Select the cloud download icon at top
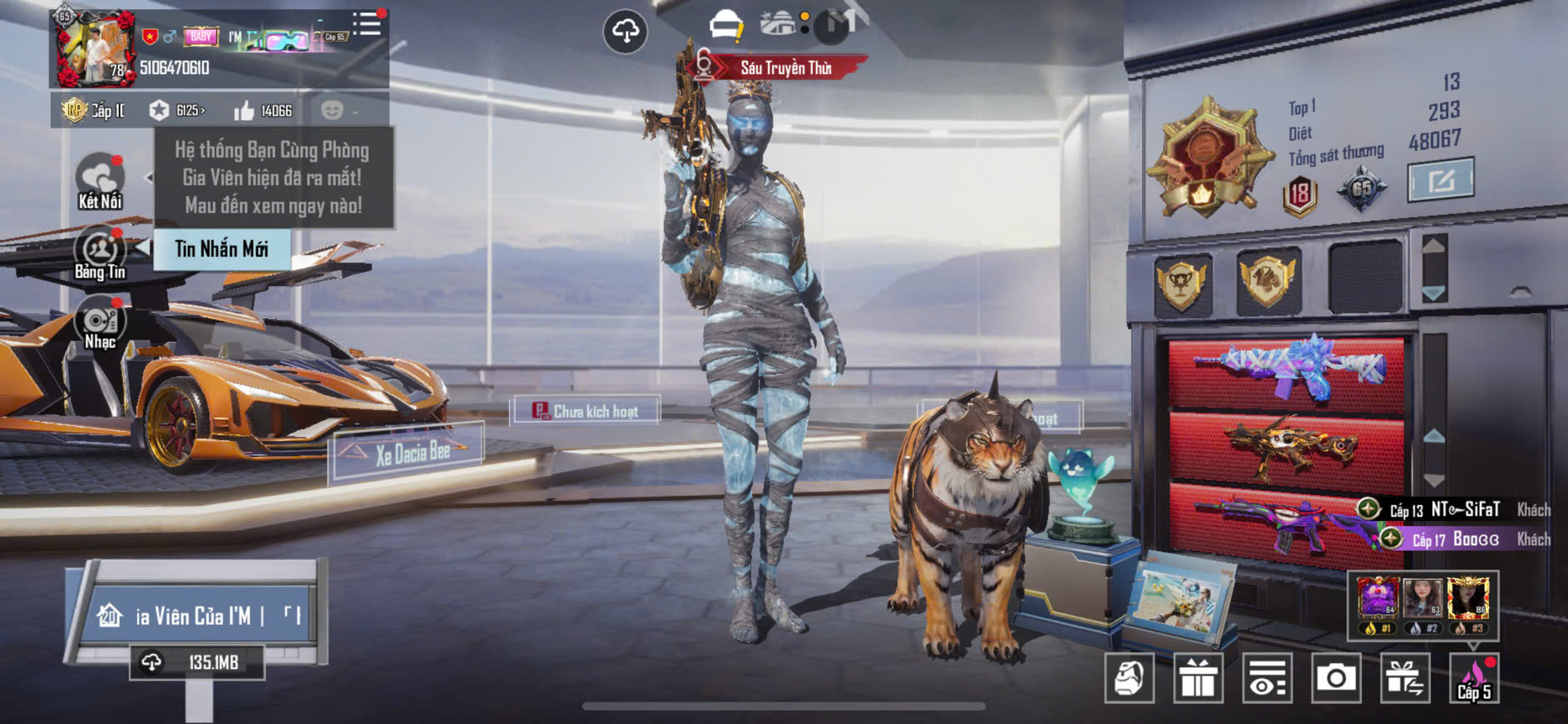The height and width of the screenshot is (724, 1568). coord(625,32)
